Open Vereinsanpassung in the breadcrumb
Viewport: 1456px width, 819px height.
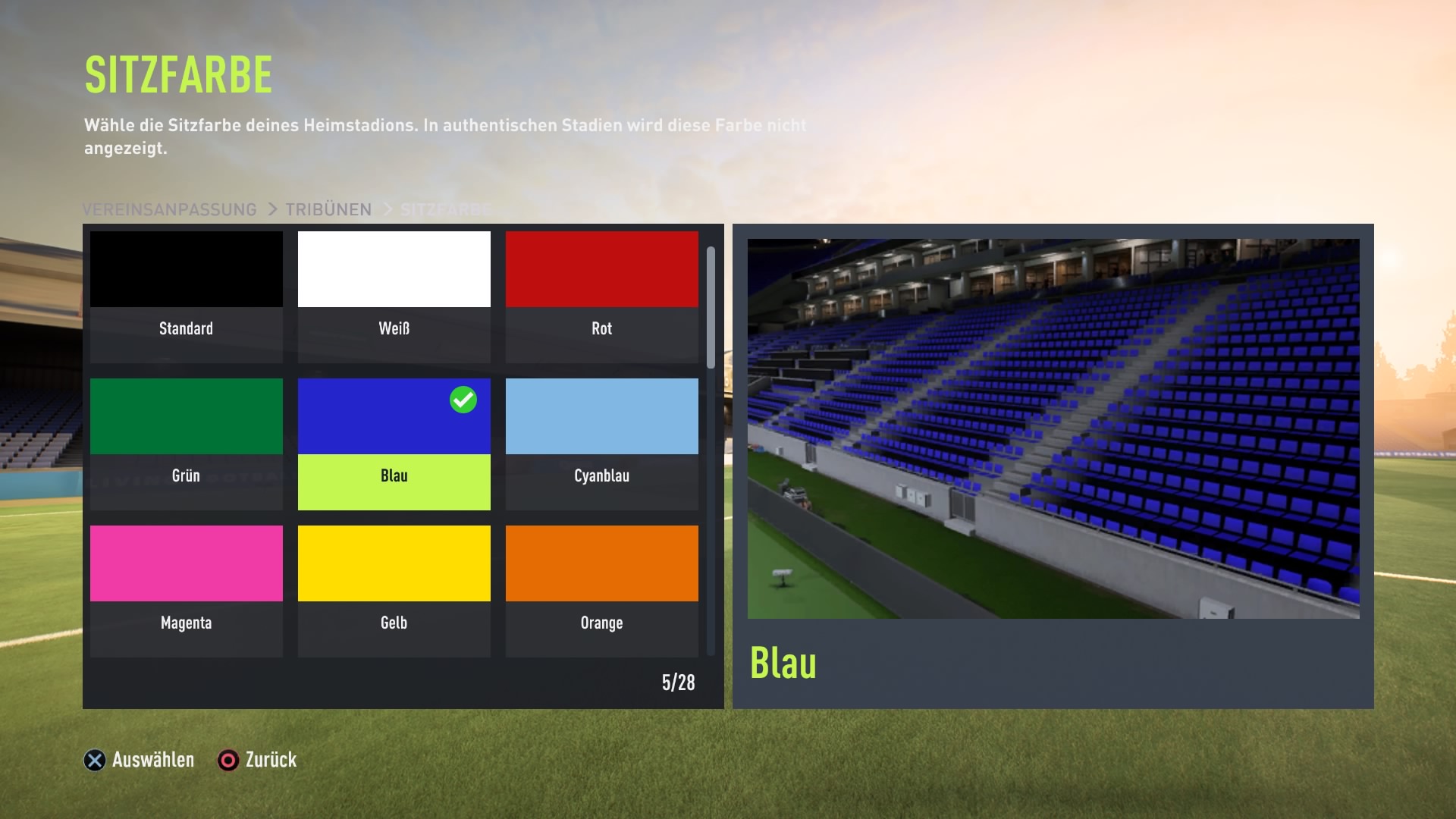[x=169, y=209]
